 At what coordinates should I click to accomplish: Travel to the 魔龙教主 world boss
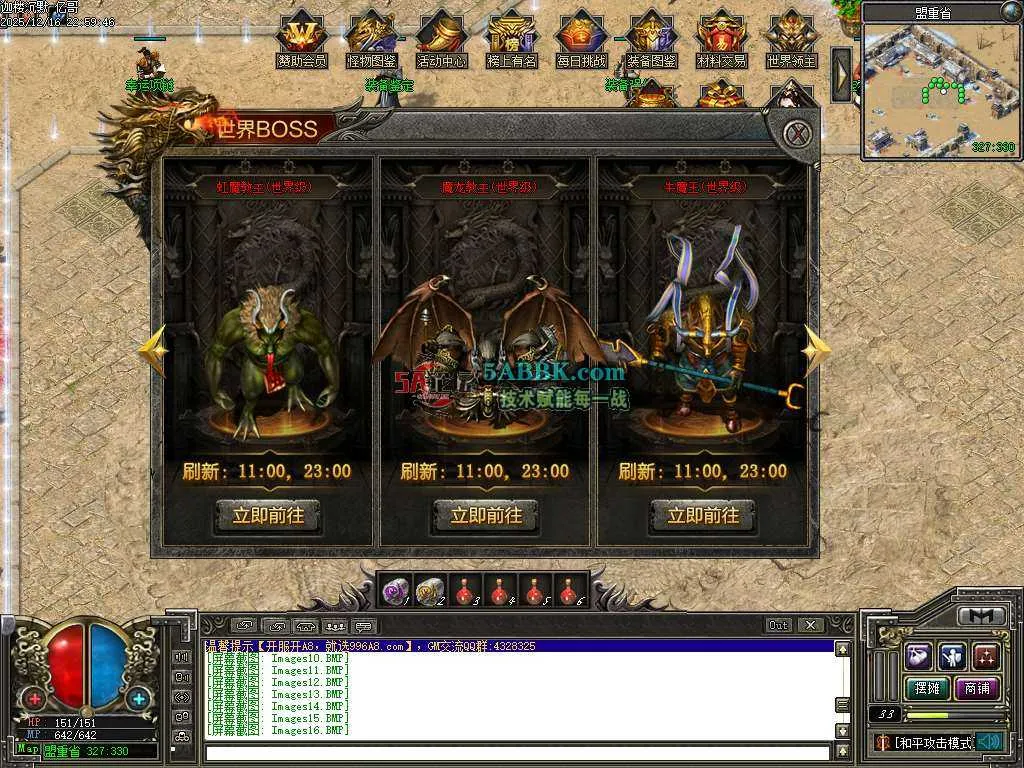click(x=486, y=516)
